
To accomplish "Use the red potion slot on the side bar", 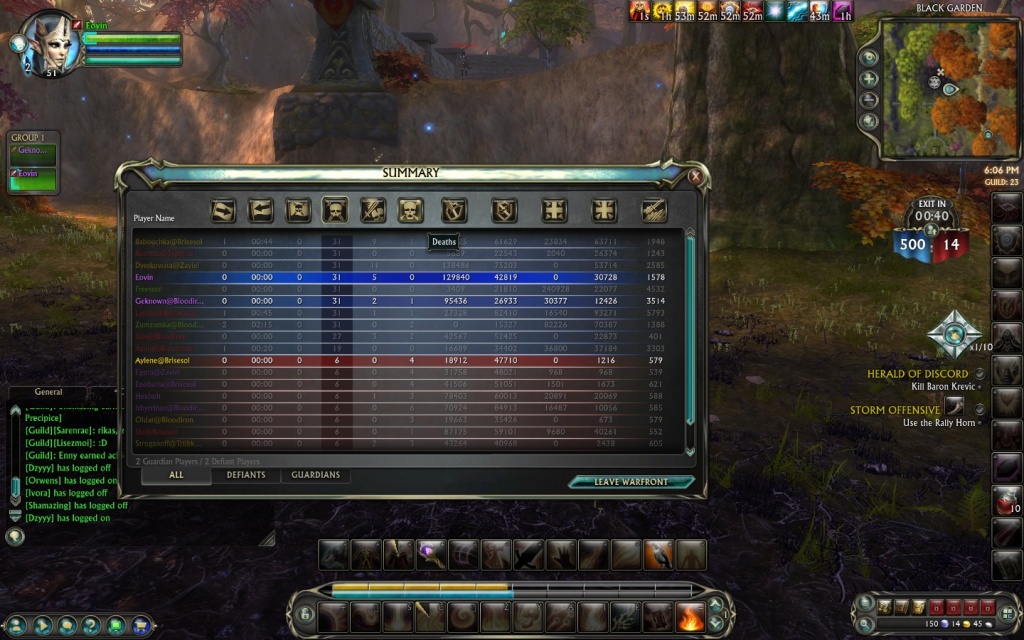I will pyautogui.click(x=1006, y=501).
